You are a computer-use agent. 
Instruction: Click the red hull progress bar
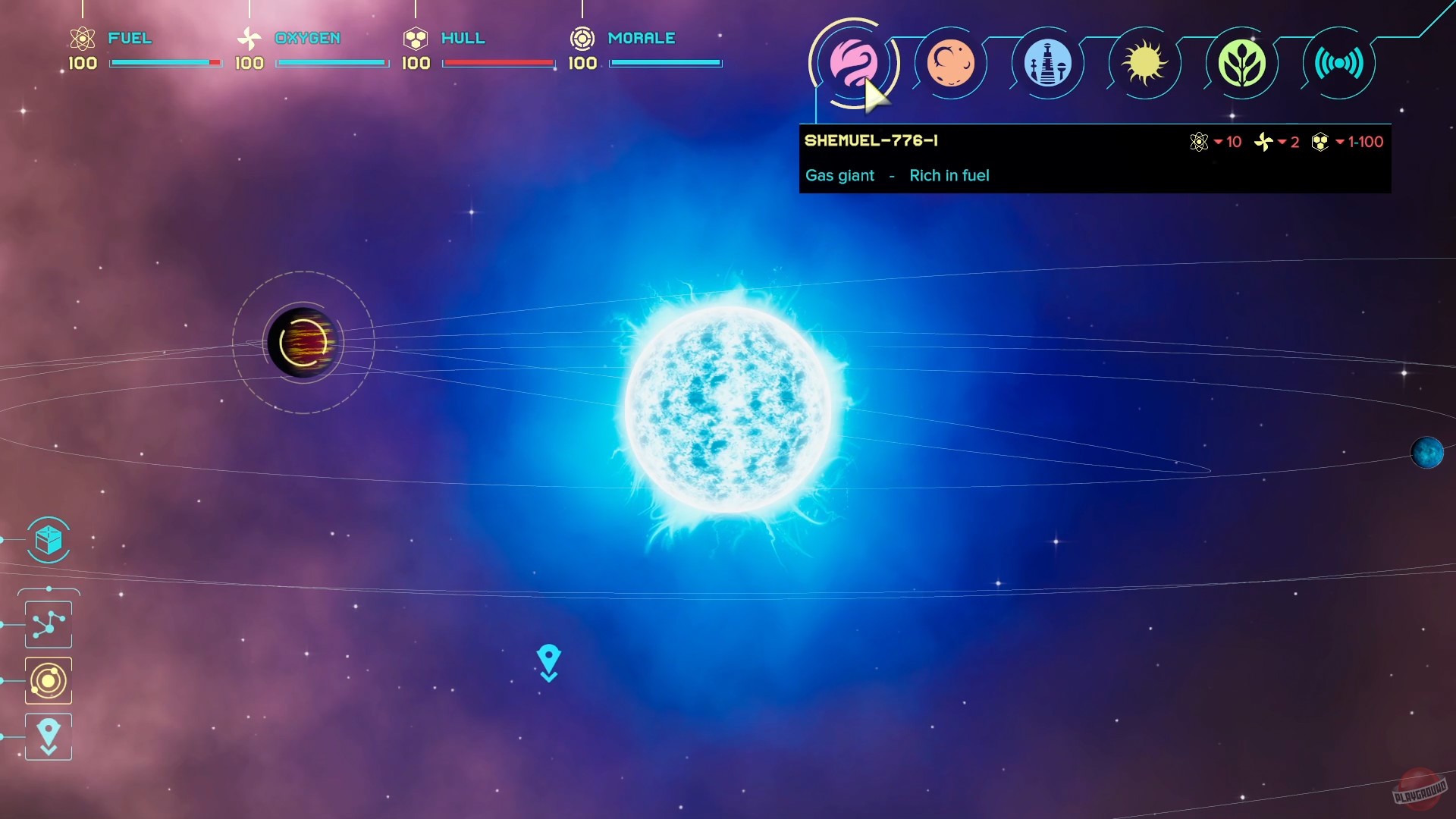pos(498,63)
